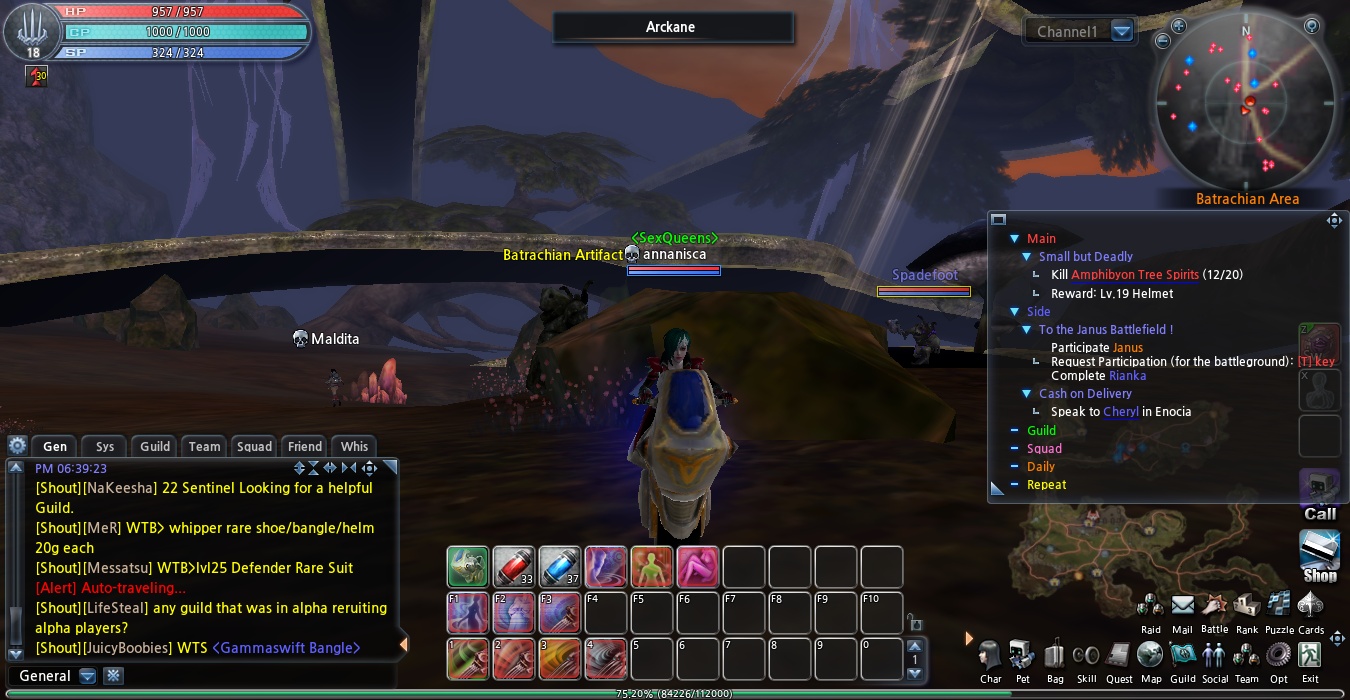Screen dimensions: 1350x700
Task: Switch to the Whis chat tab
Action: [x=354, y=447]
